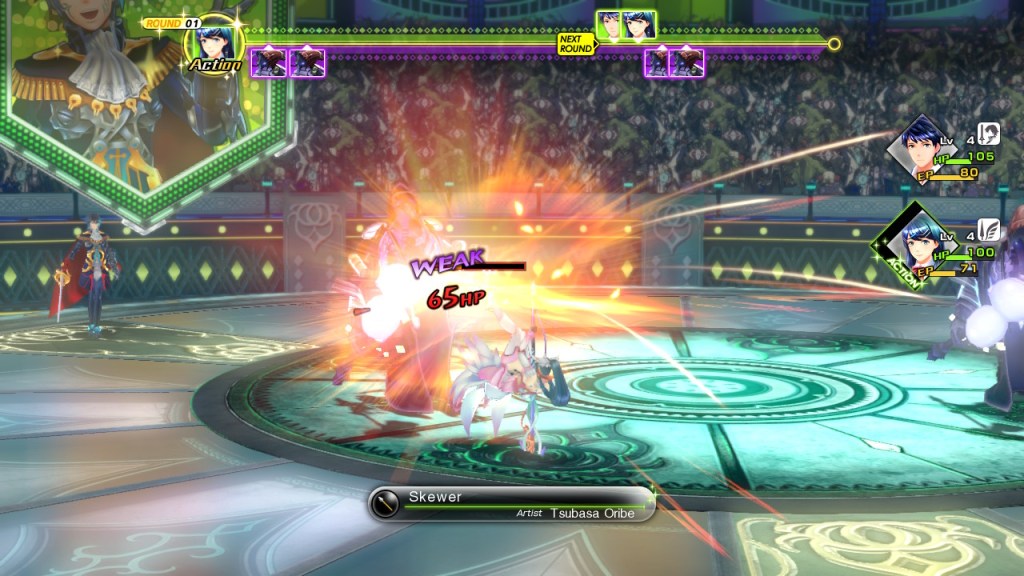Click Itsuki's portrait above the Next Round marker
This screenshot has height=576, width=1024.
pyautogui.click(x=609, y=25)
